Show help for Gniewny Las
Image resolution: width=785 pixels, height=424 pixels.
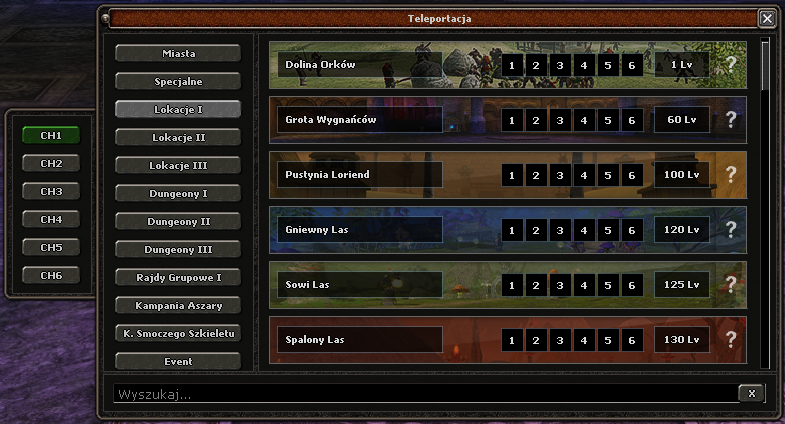click(x=731, y=230)
